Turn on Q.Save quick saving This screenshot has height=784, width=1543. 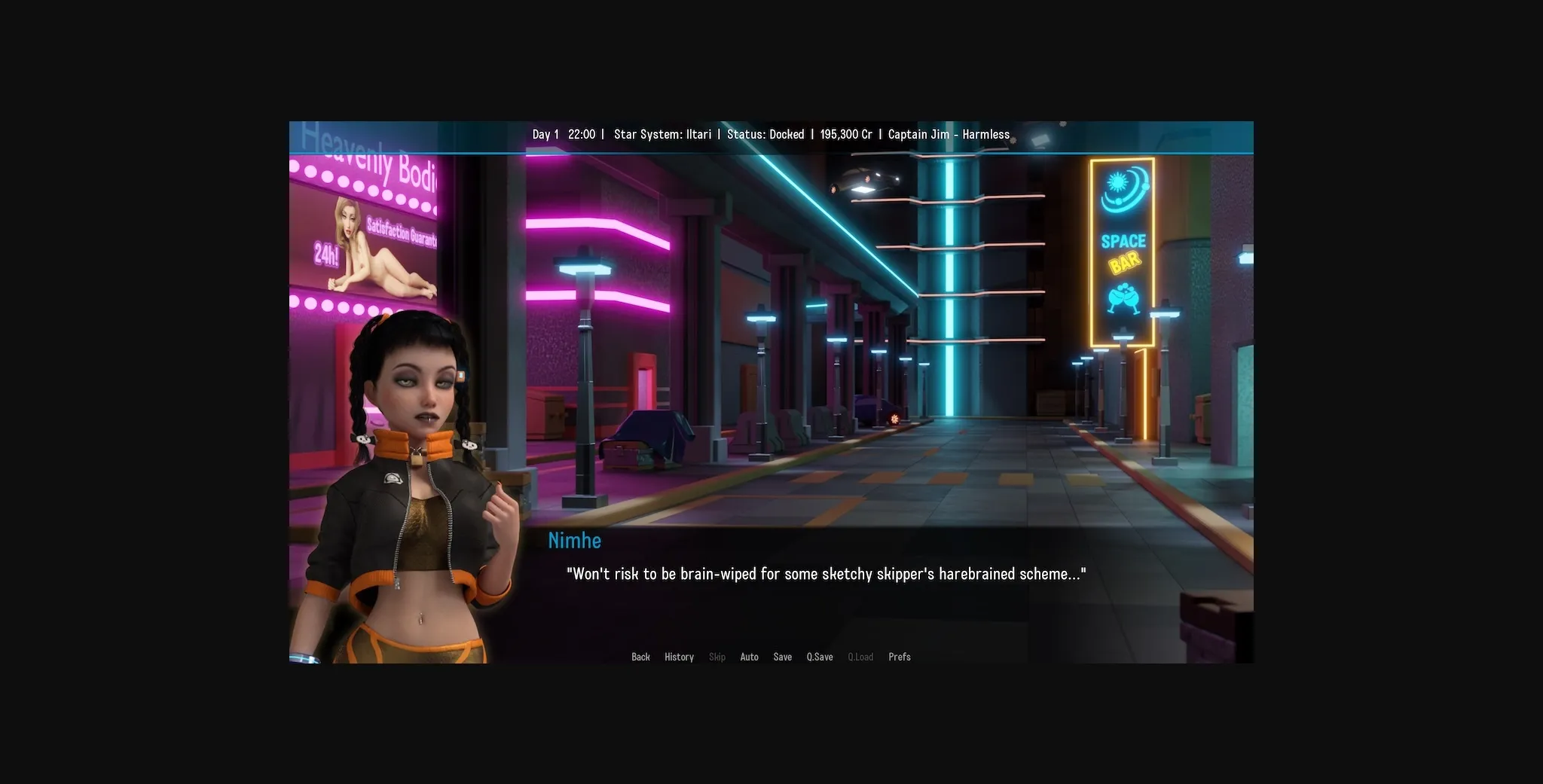(x=820, y=657)
